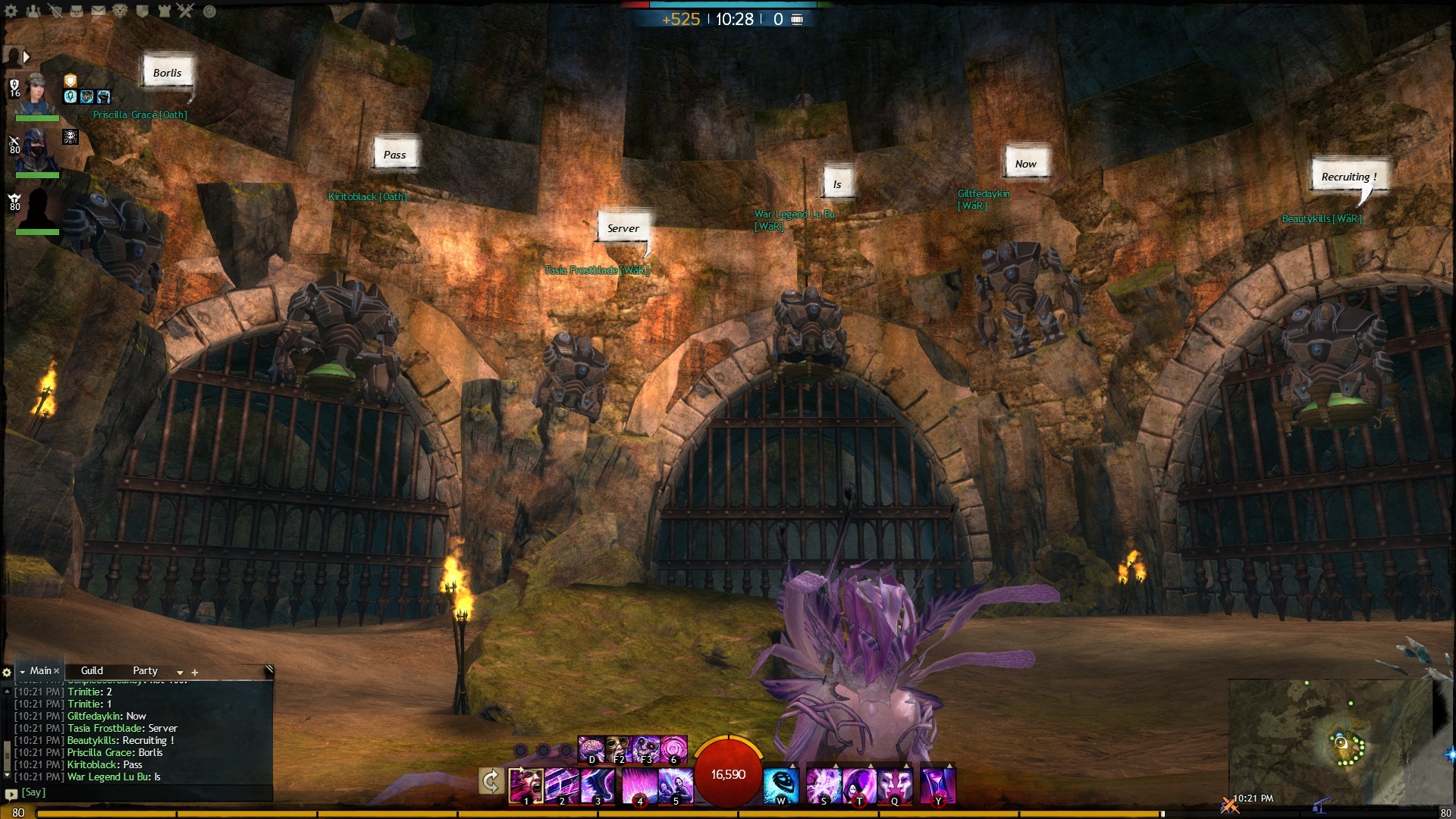Swap weapons with the arrow button

pyautogui.click(x=491, y=781)
